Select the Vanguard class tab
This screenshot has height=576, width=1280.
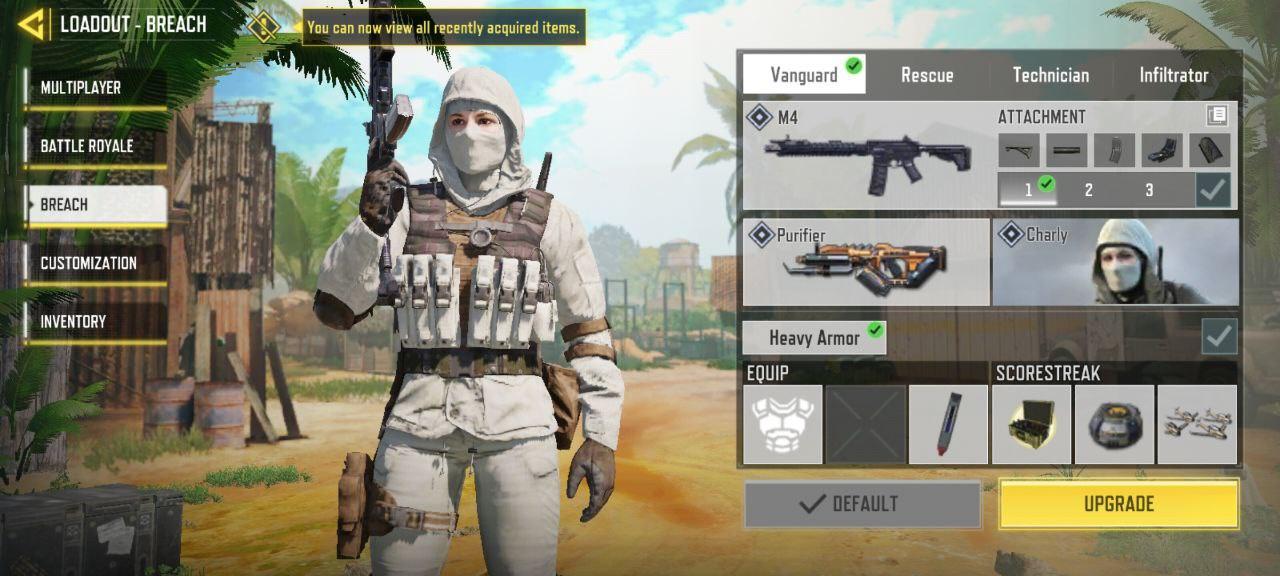point(804,75)
